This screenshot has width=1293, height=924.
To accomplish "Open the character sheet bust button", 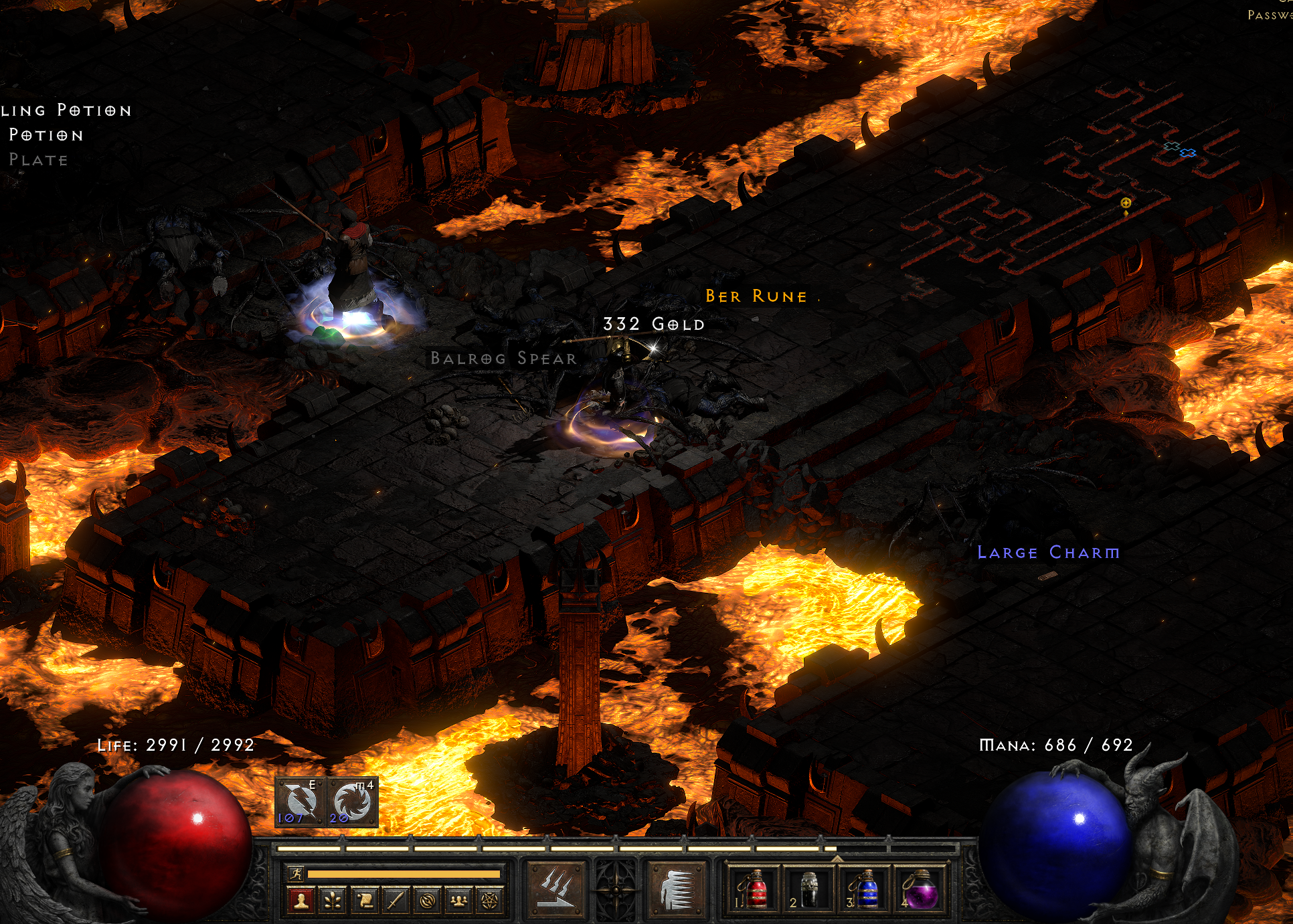I will point(301,901).
